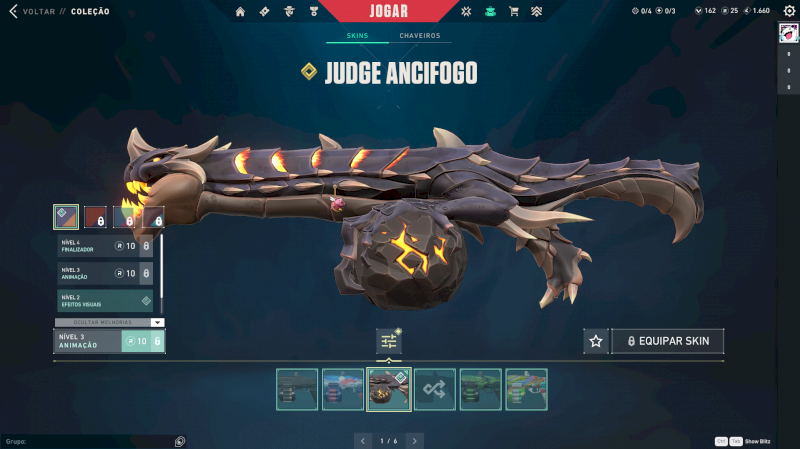Open the player avatar in social panel
The height and width of the screenshot is (449, 800).
(x=787, y=33)
